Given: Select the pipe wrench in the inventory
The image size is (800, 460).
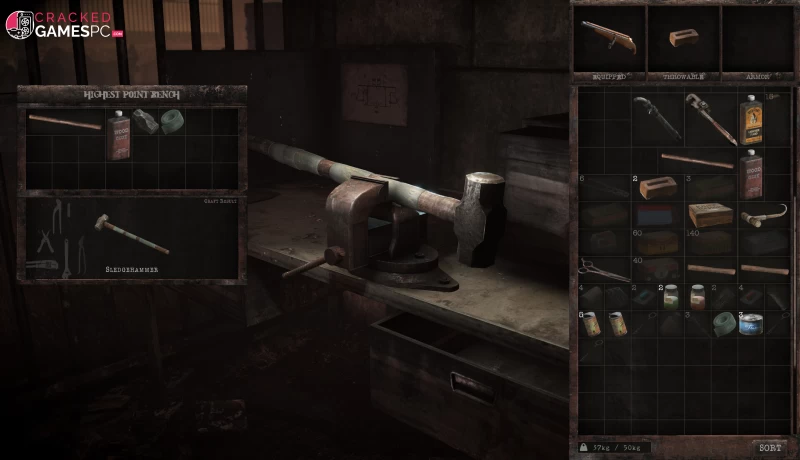Looking at the screenshot, I should [710, 116].
